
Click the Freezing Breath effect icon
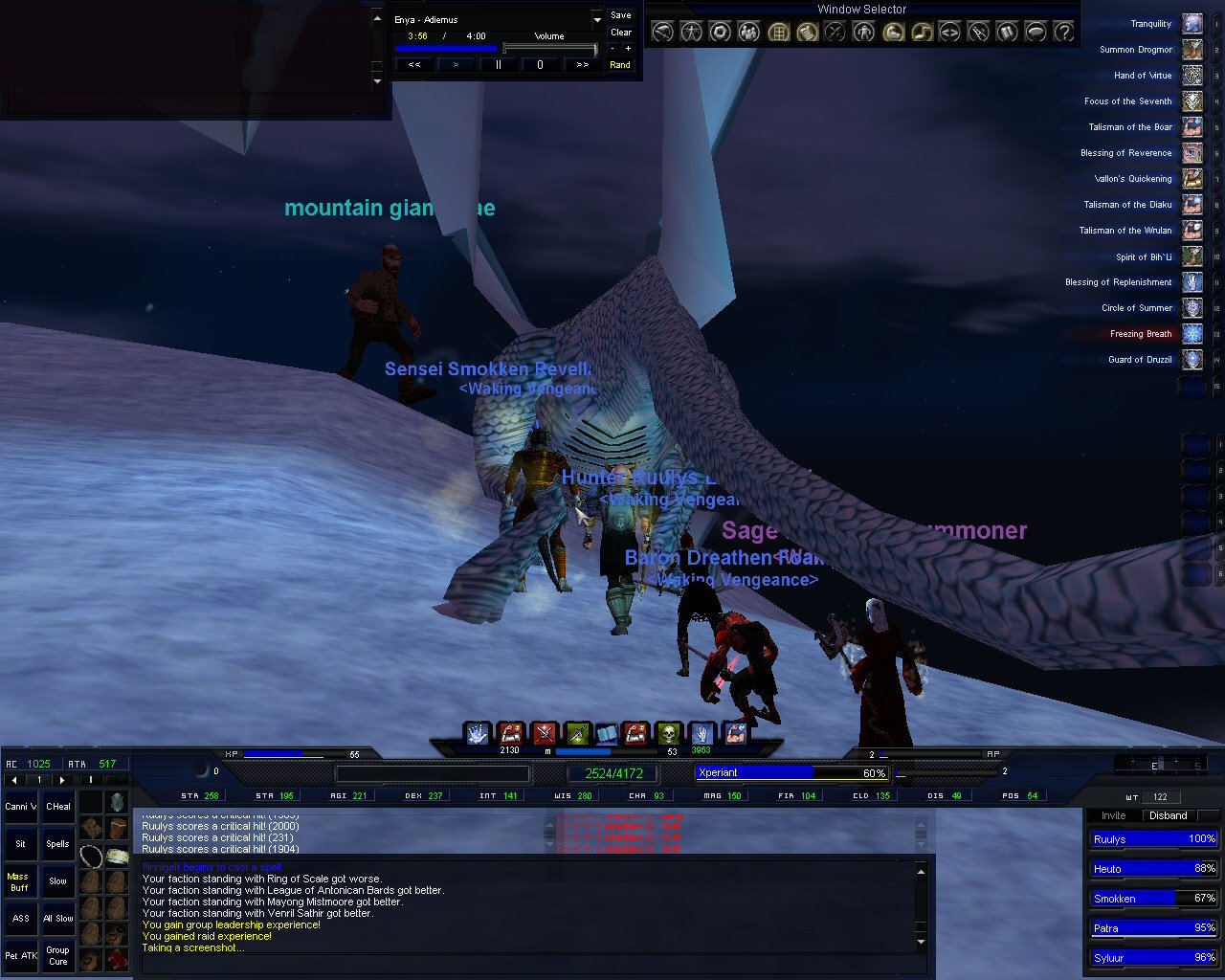1192,334
